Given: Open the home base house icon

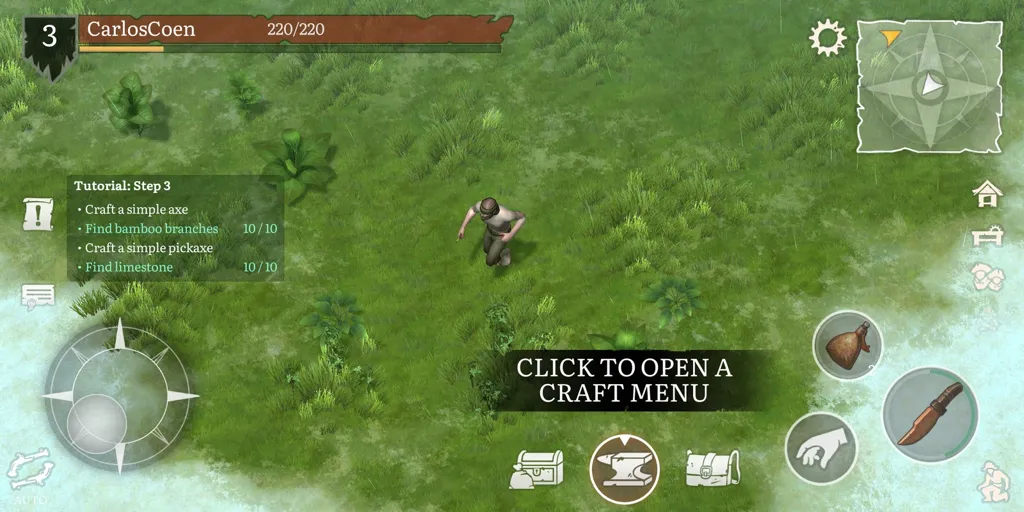Looking at the screenshot, I should (x=987, y=194).
